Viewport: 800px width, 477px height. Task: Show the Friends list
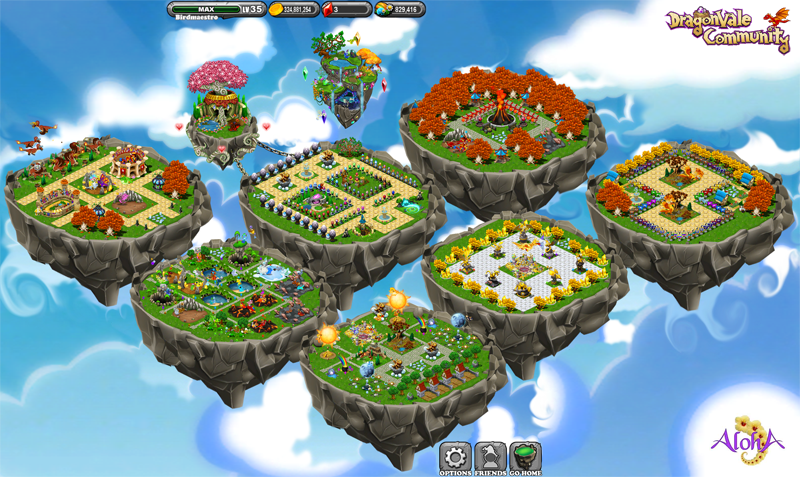pyautogui.click(x=491, y=457)
